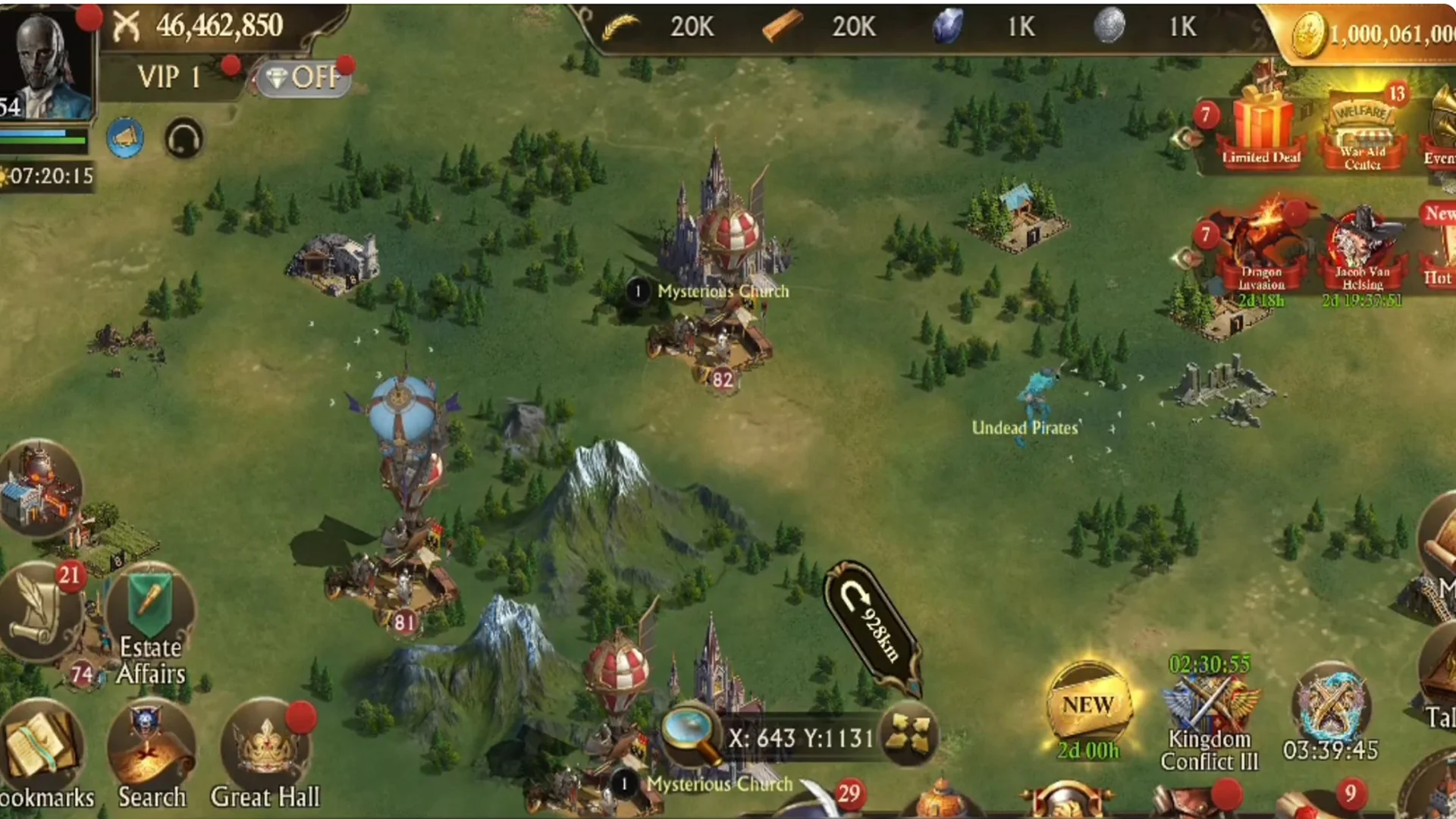
Task: Open the War Aid Center welfare
Action: (1363, 133)
